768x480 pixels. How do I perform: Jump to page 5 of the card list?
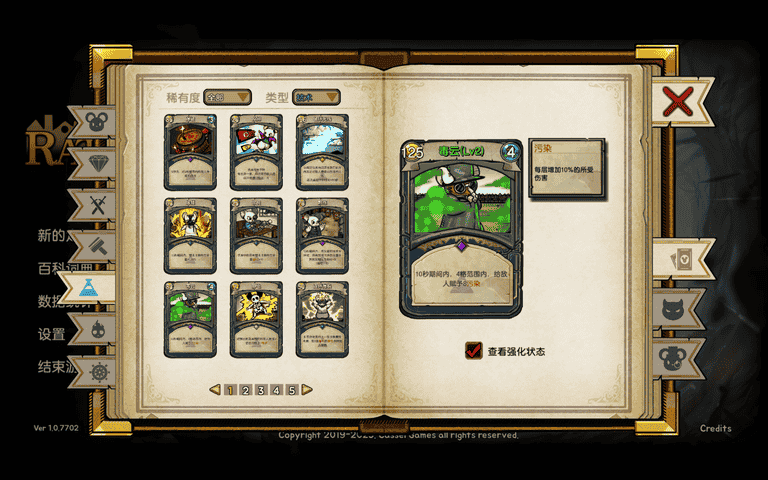[x=292, y=390]
